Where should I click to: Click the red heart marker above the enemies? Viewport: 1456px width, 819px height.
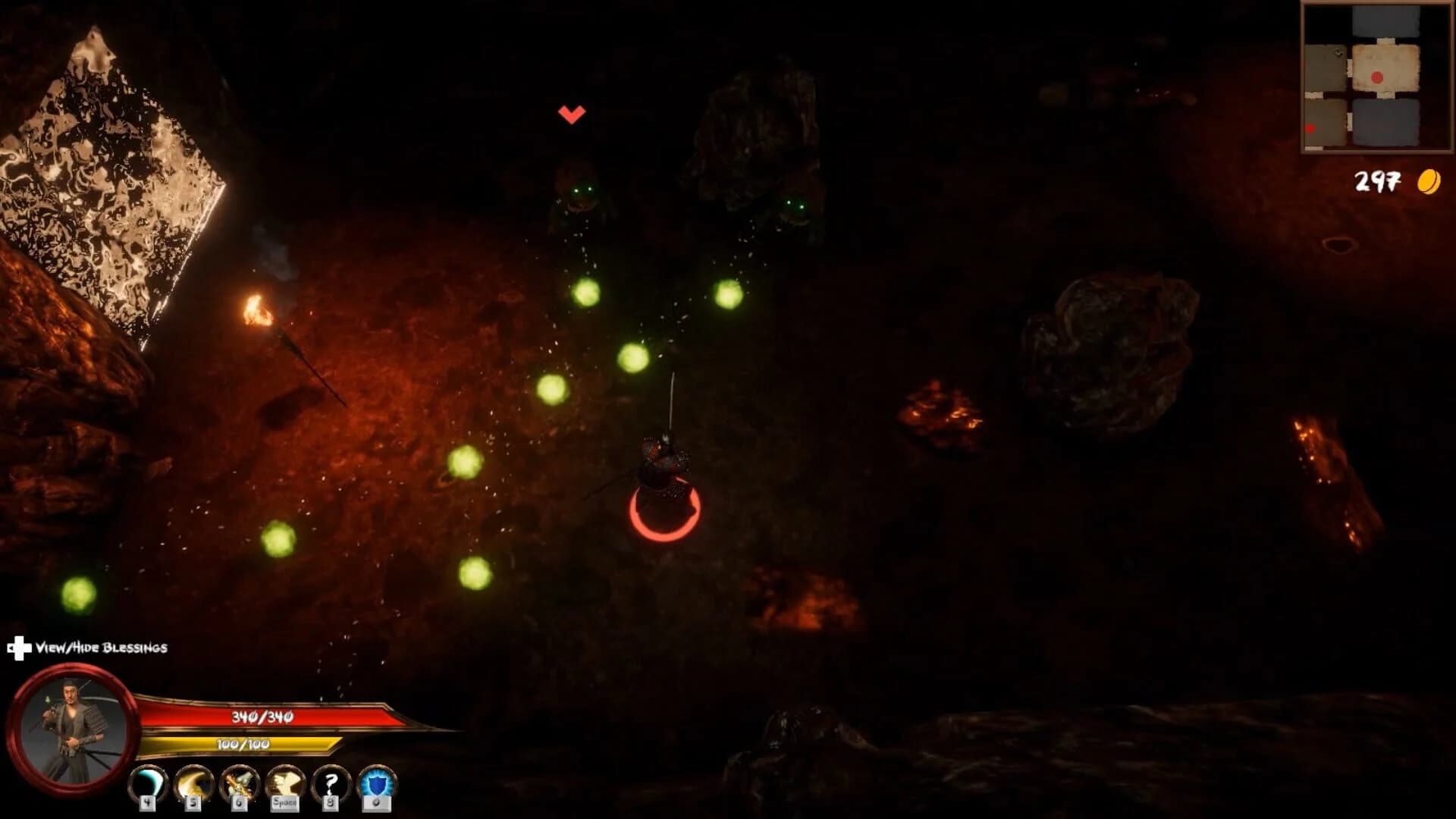point(570,113)
